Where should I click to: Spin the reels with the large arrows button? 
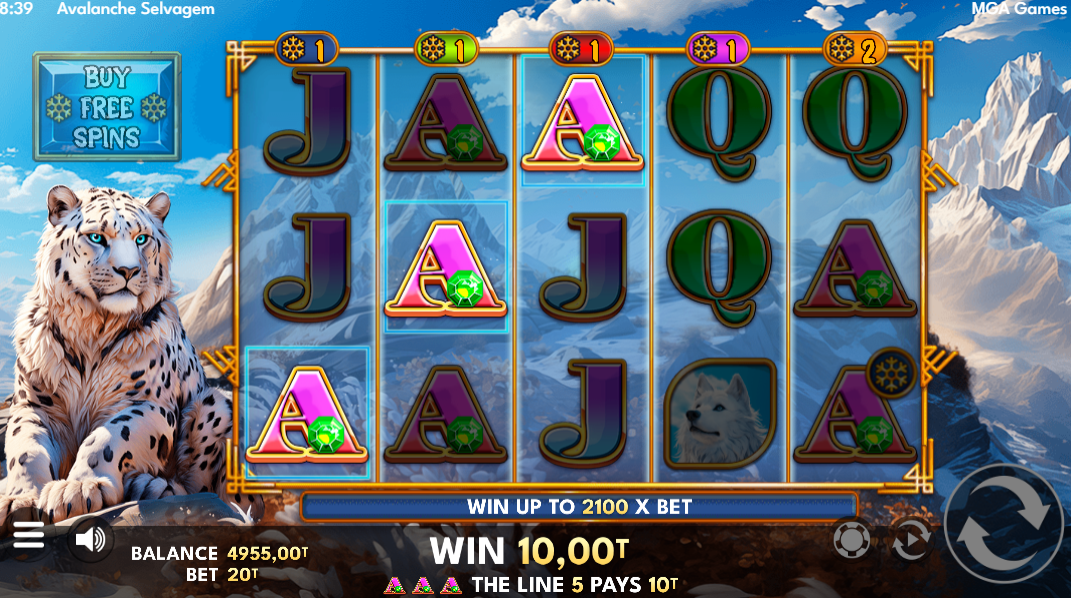tap(1004, 537)
